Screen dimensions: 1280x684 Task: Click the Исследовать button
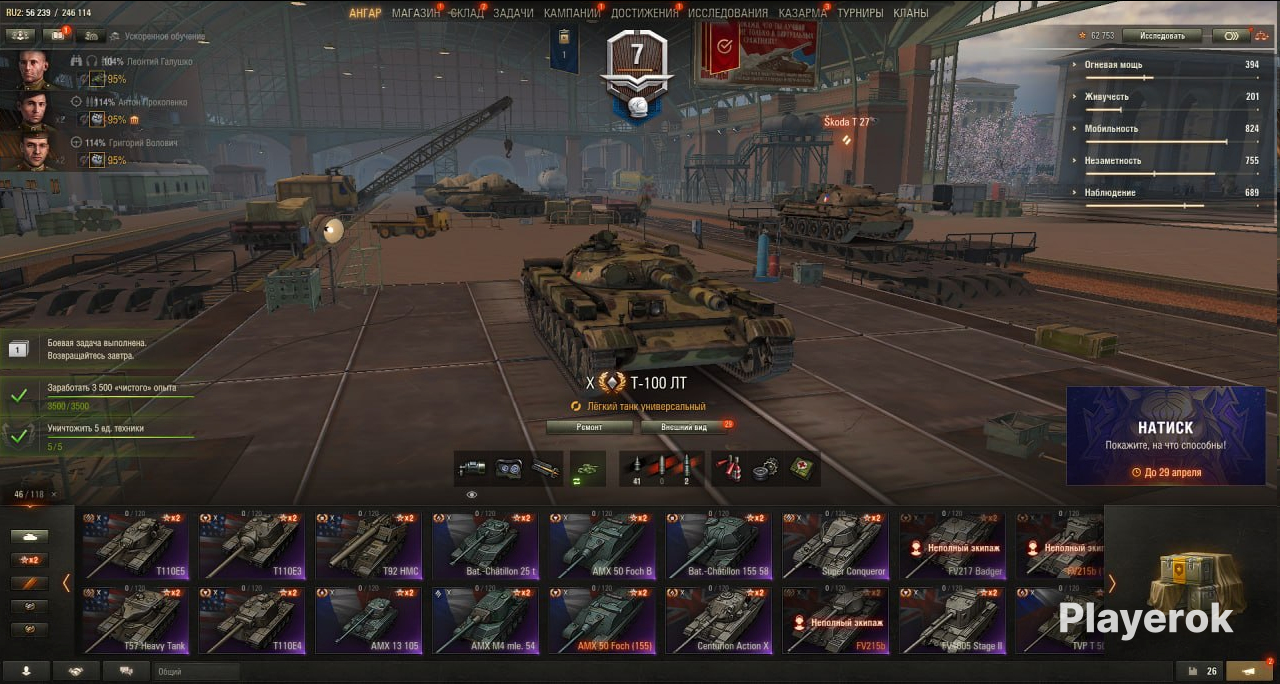point(1161,36)
